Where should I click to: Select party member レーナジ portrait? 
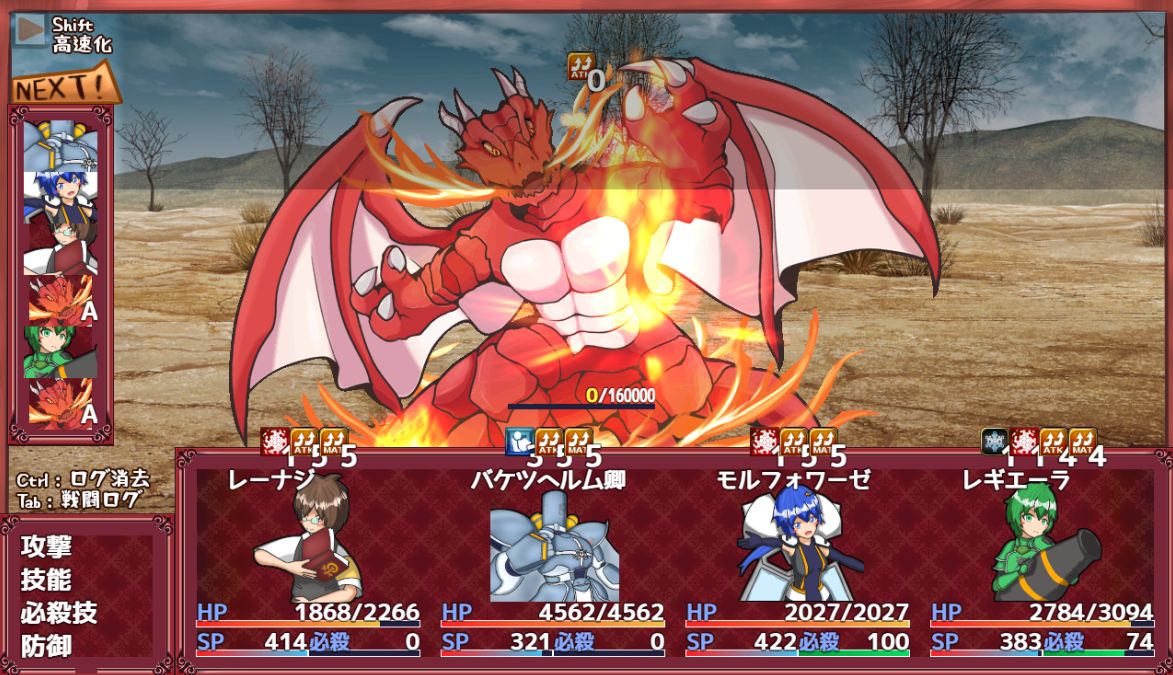pos(310,542)
